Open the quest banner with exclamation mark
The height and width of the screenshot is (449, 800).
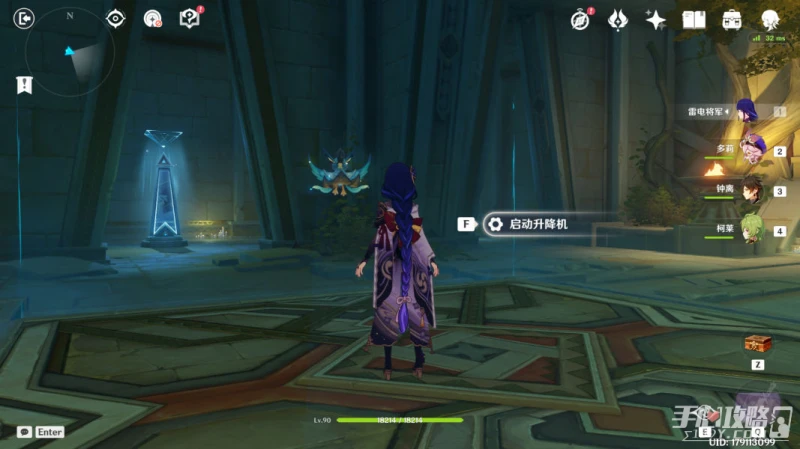[24, 86]
